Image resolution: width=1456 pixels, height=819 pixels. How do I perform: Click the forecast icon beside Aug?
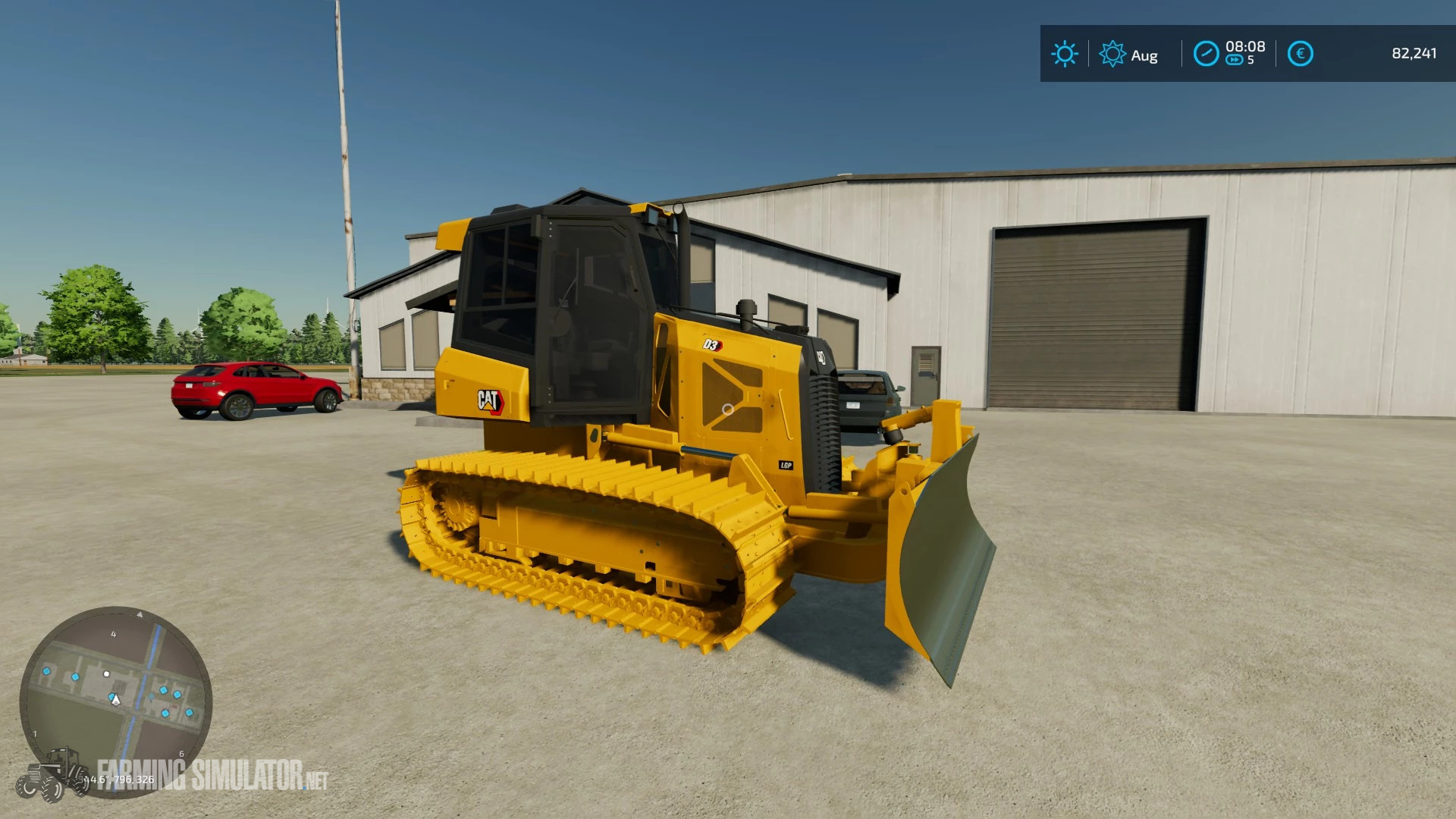[1113, 53]
